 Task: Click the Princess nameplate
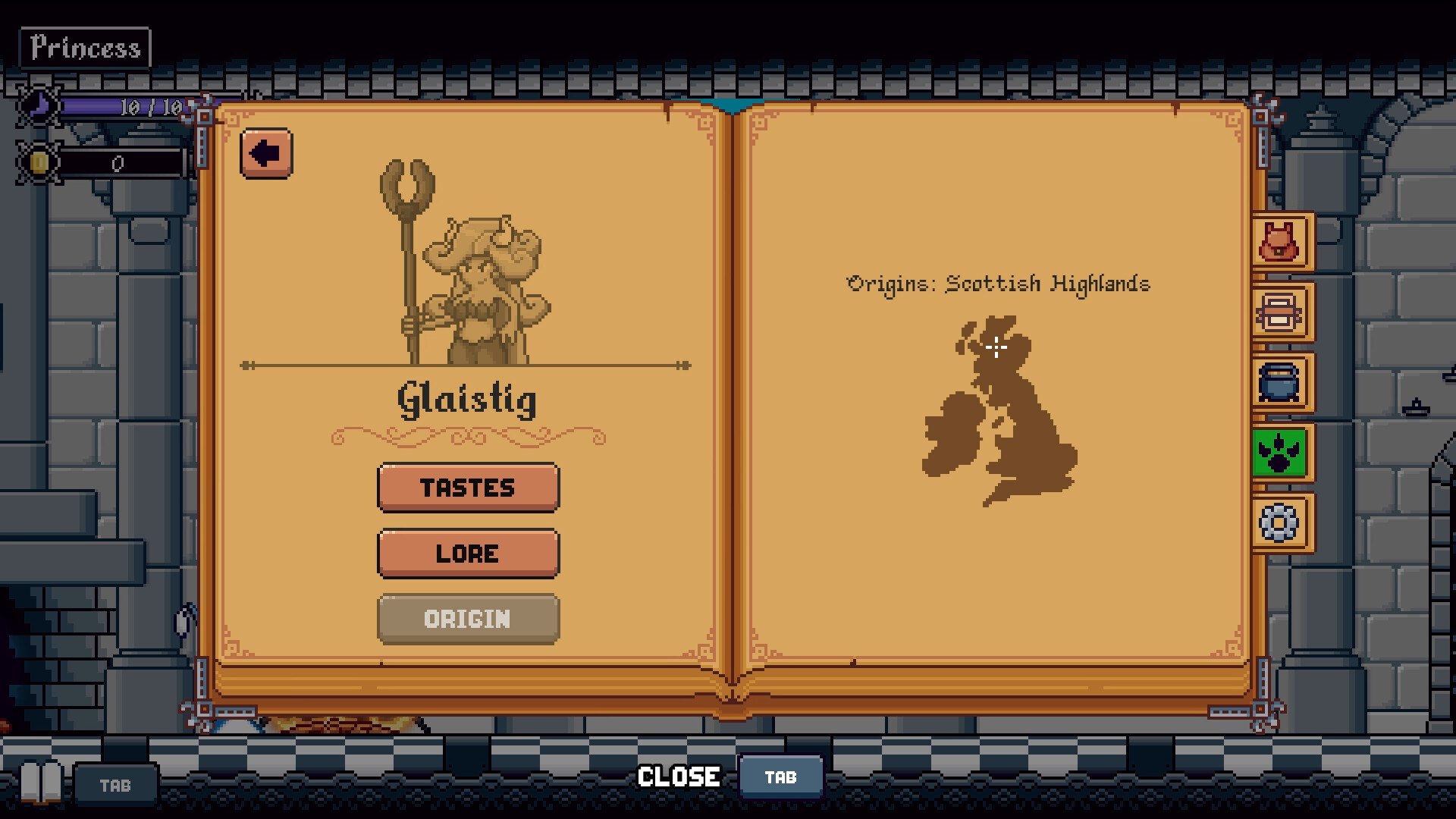[84, 47]
